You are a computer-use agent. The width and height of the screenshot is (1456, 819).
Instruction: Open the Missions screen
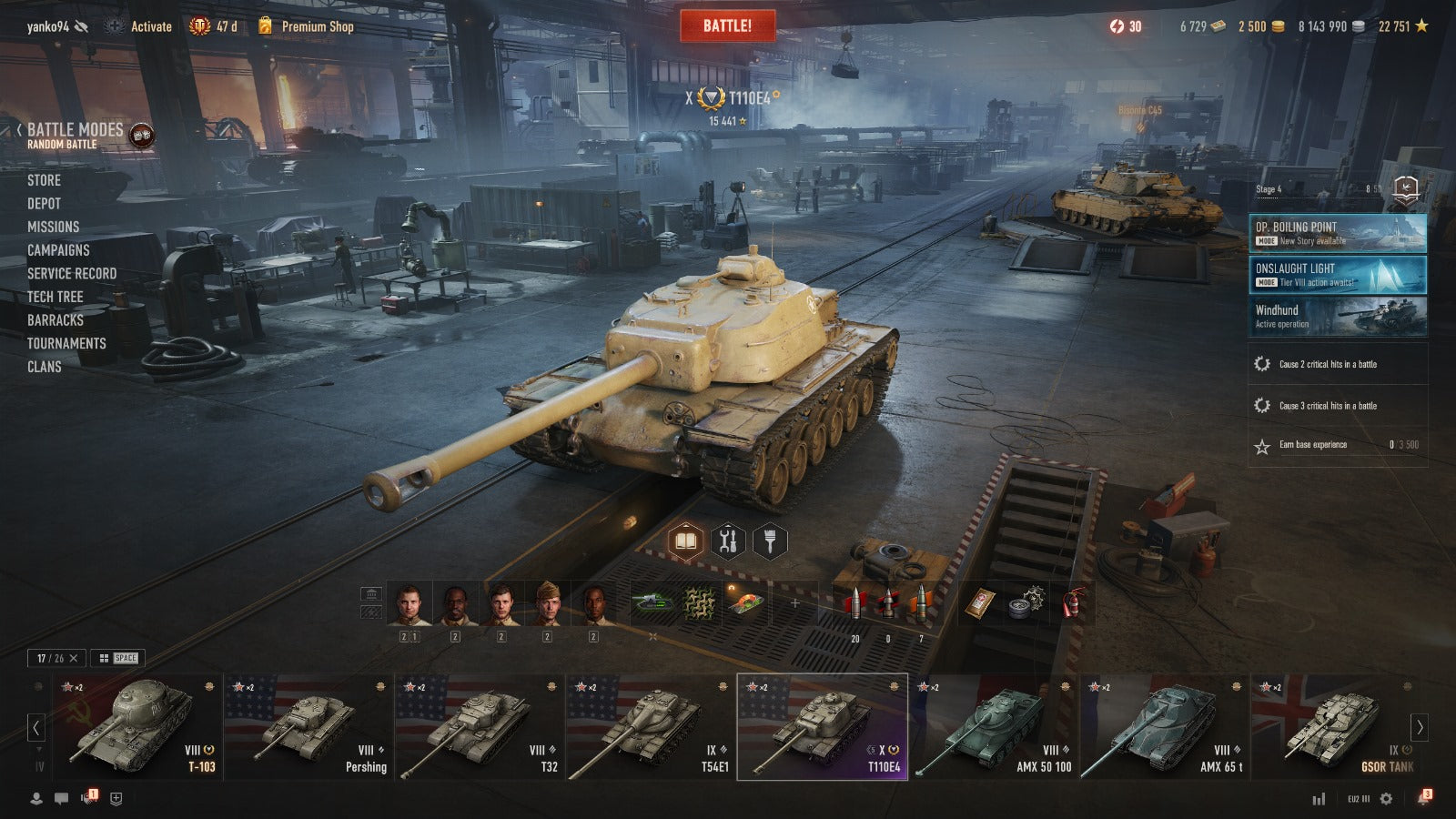point(53,227)
